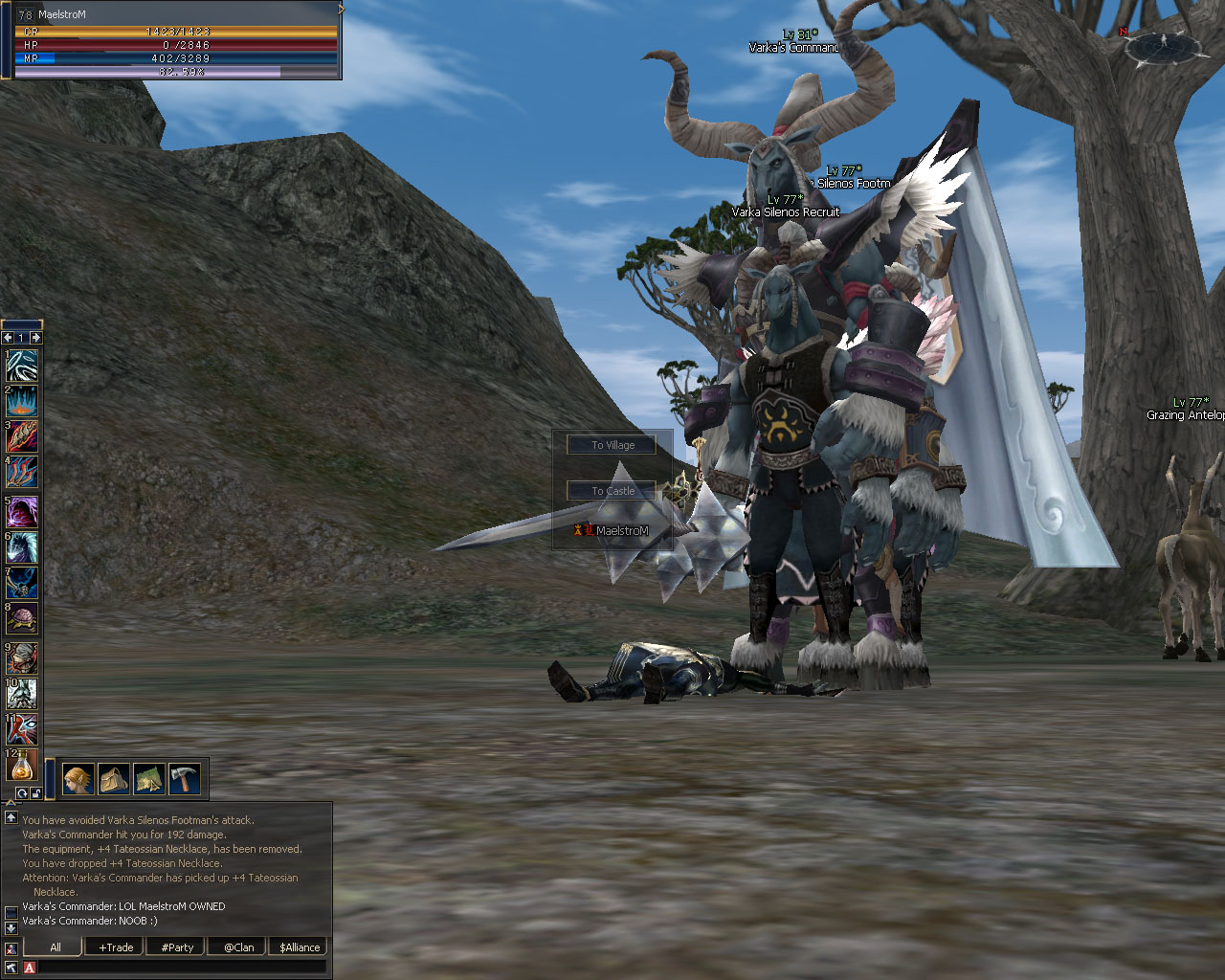Open the inventory bag icon
The width and height of the screenshot is (1225, 980).
(114, 779)
